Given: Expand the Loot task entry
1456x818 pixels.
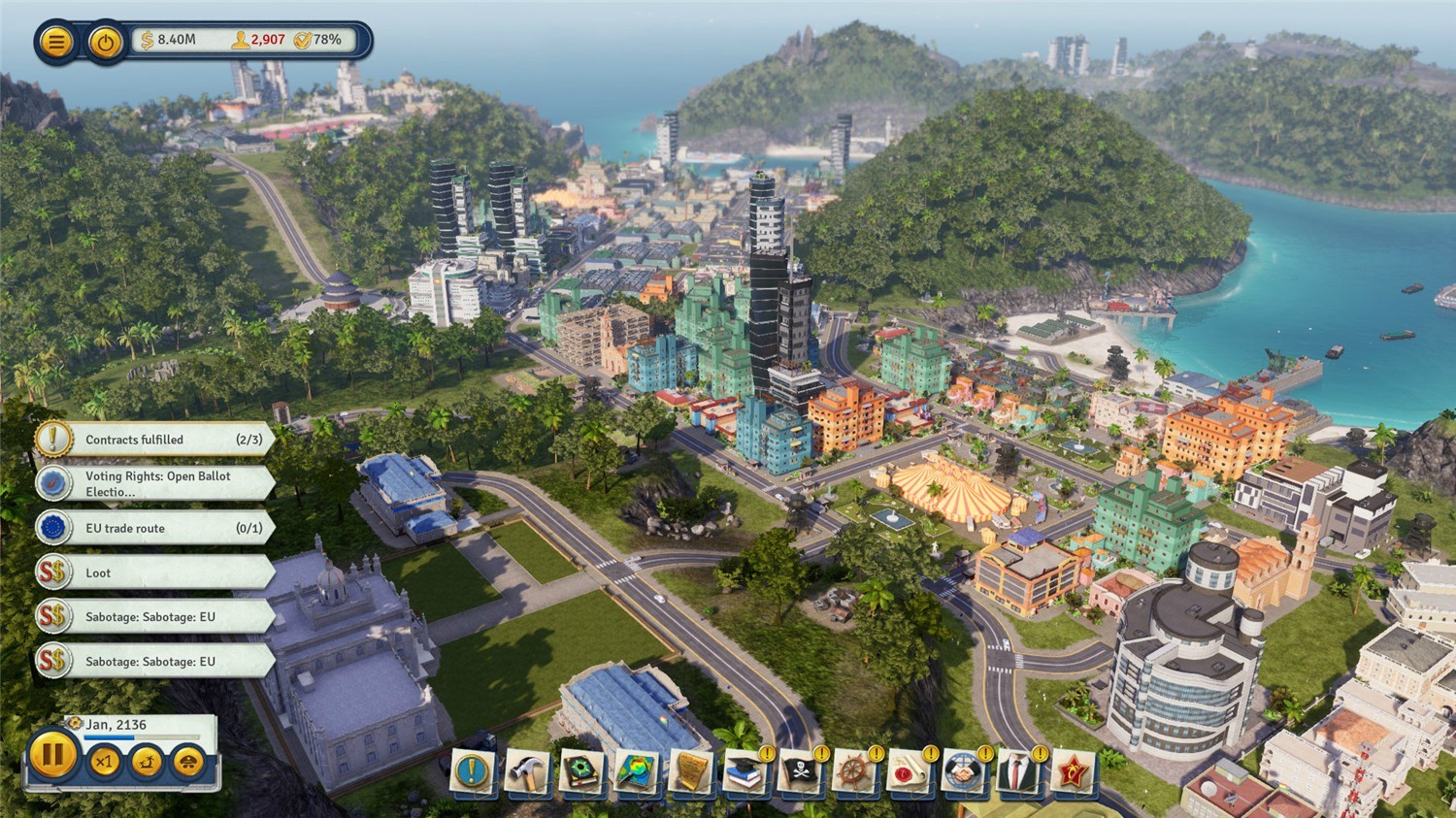Looking at the screenshot, I should 155,573.
